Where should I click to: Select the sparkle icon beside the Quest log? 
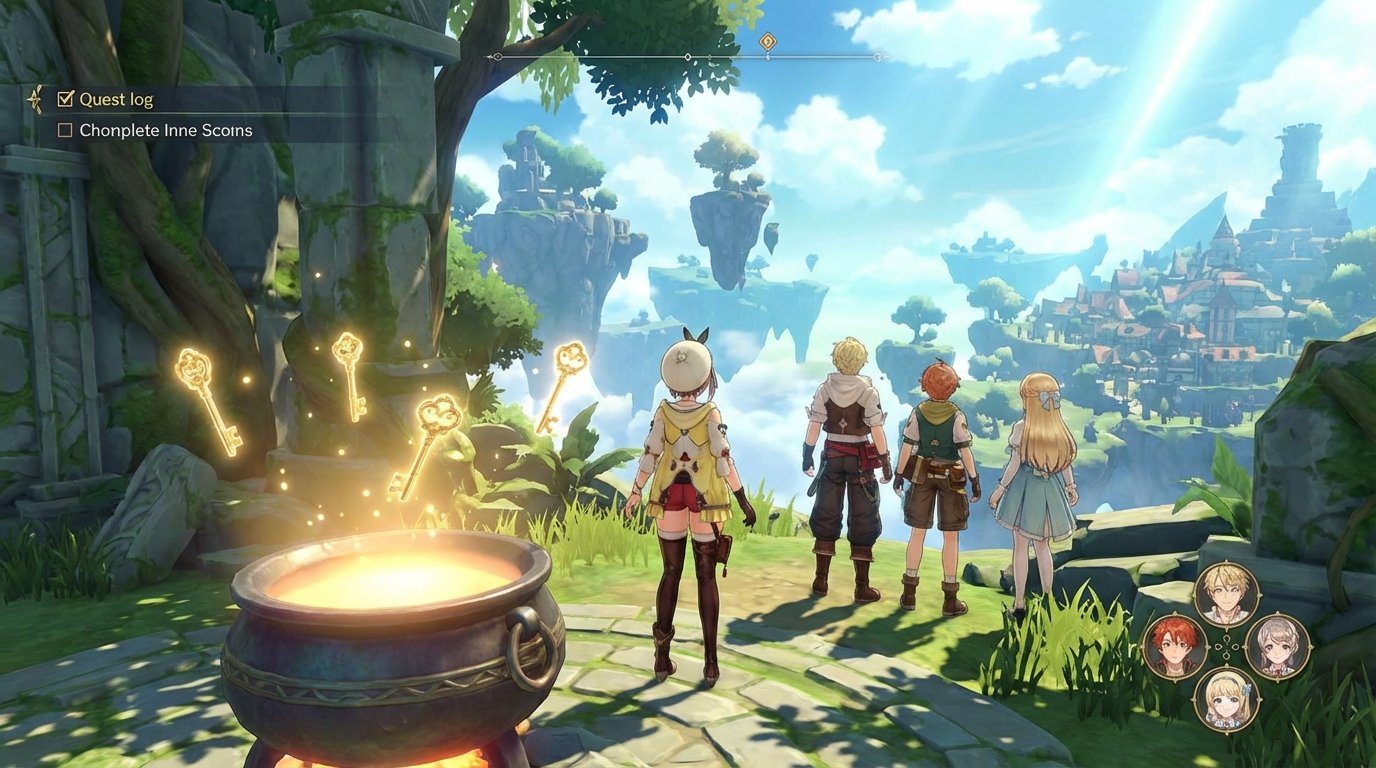click(x=37, y=98)
